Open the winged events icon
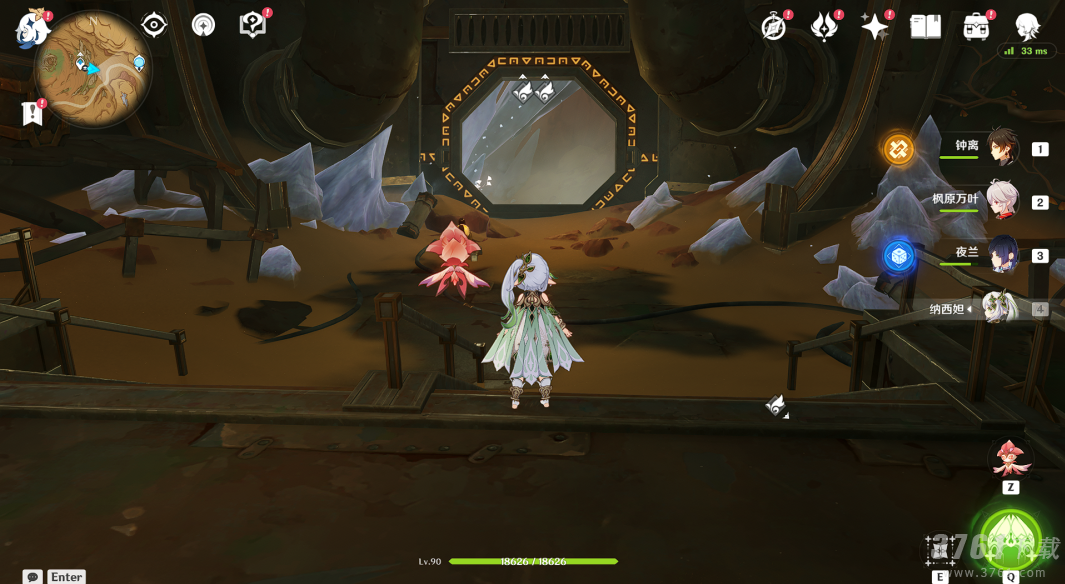1065x584 pixels. coord(824,27)
